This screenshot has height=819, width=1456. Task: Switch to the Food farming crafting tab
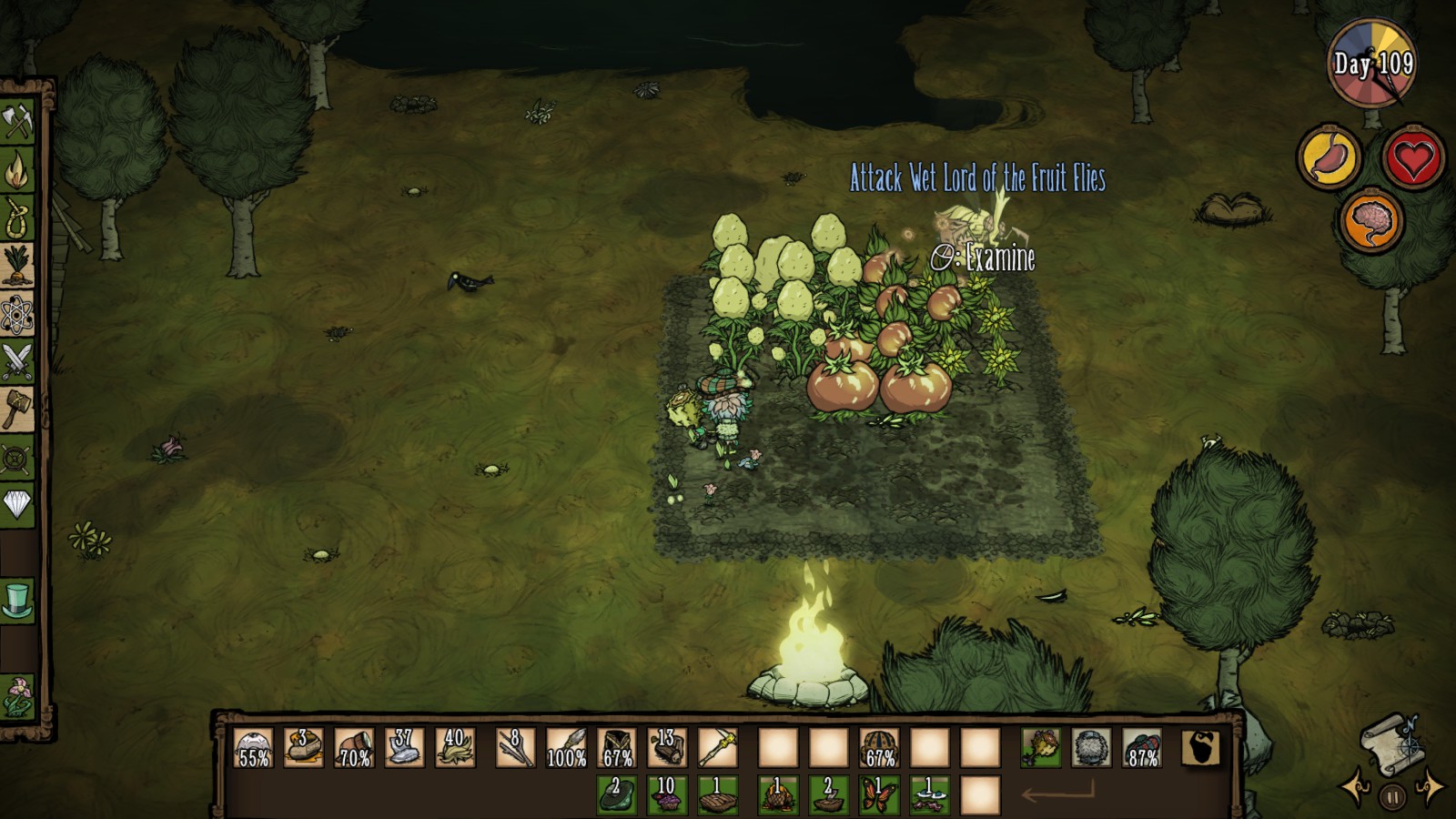17,266
